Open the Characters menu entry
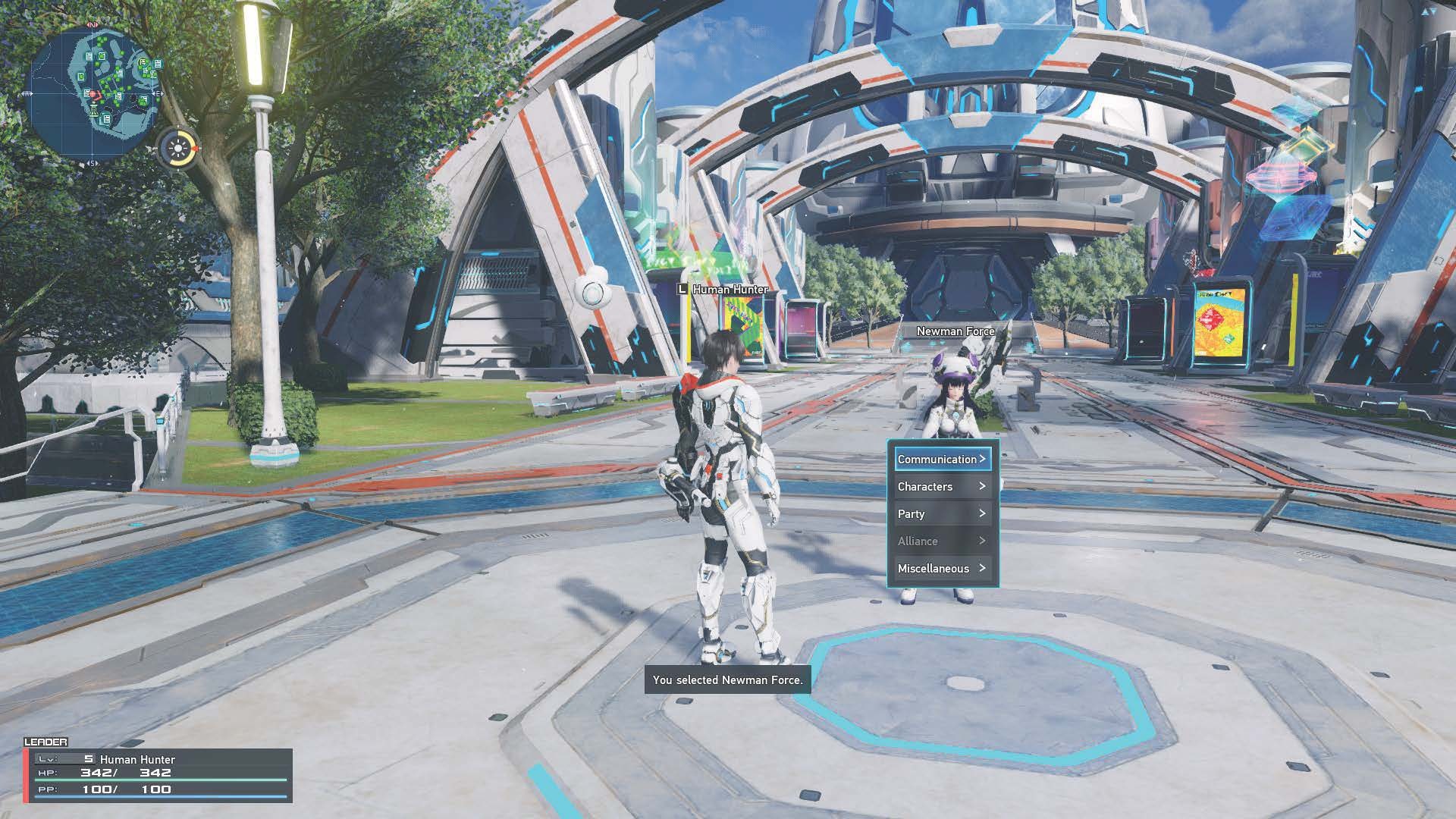Image resolution: width=1456 pixels, height=819 pixels. coord(925,486)
